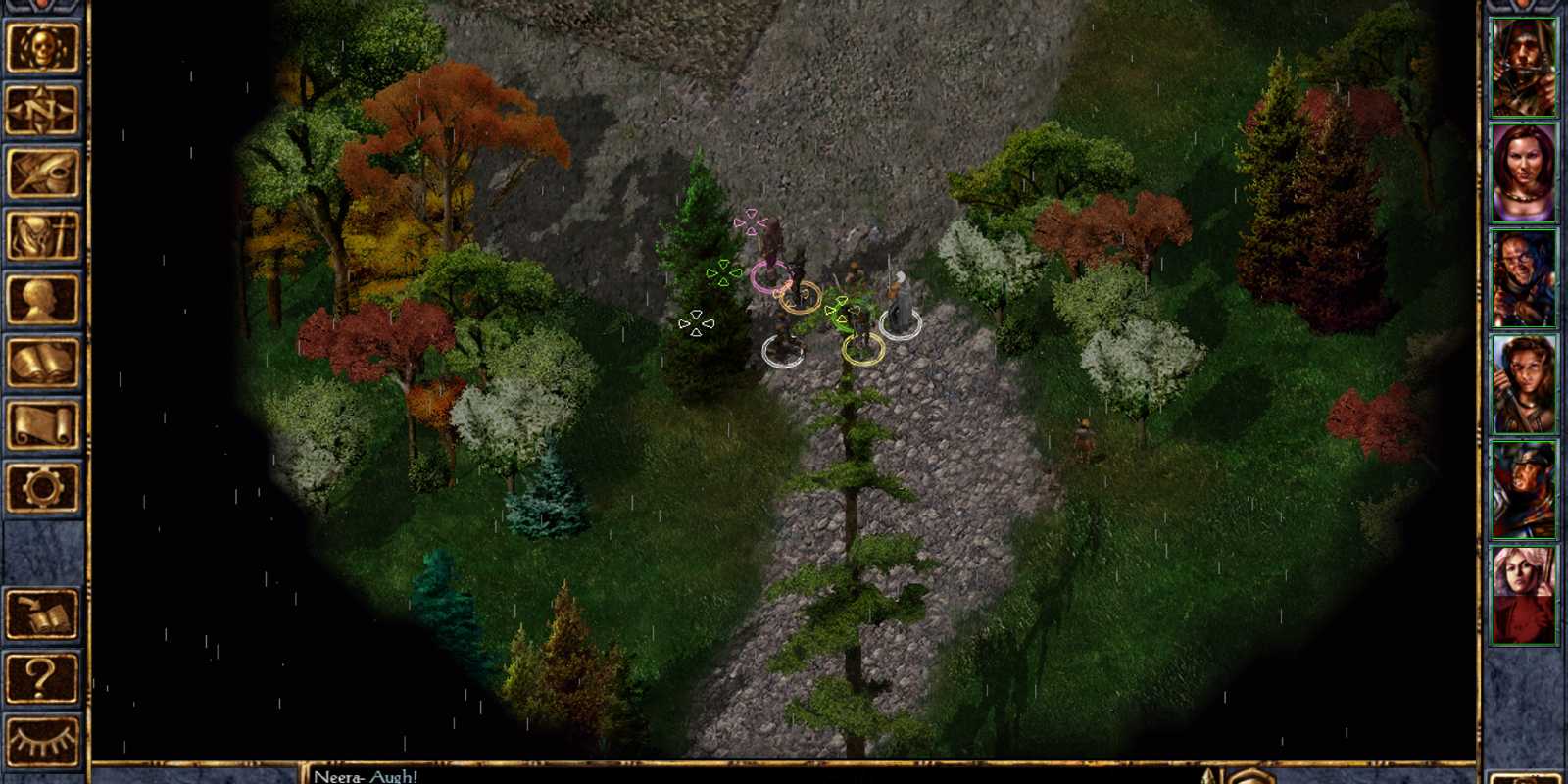Rest the party using the closed-eye icon
Viewport: 1568px width, 784px height.
43,740
